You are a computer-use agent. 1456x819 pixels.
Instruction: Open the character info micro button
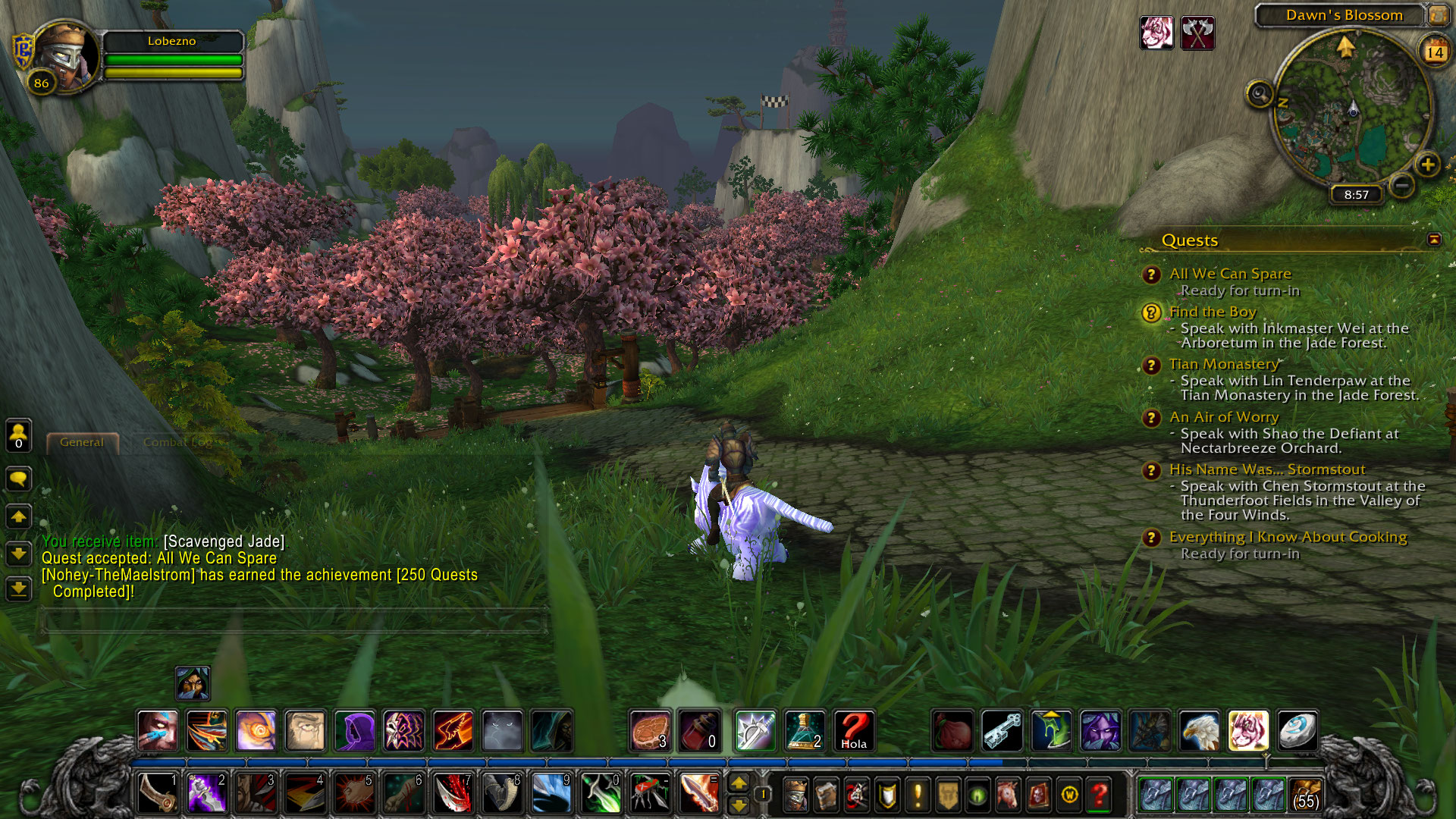tap(794, 795)
